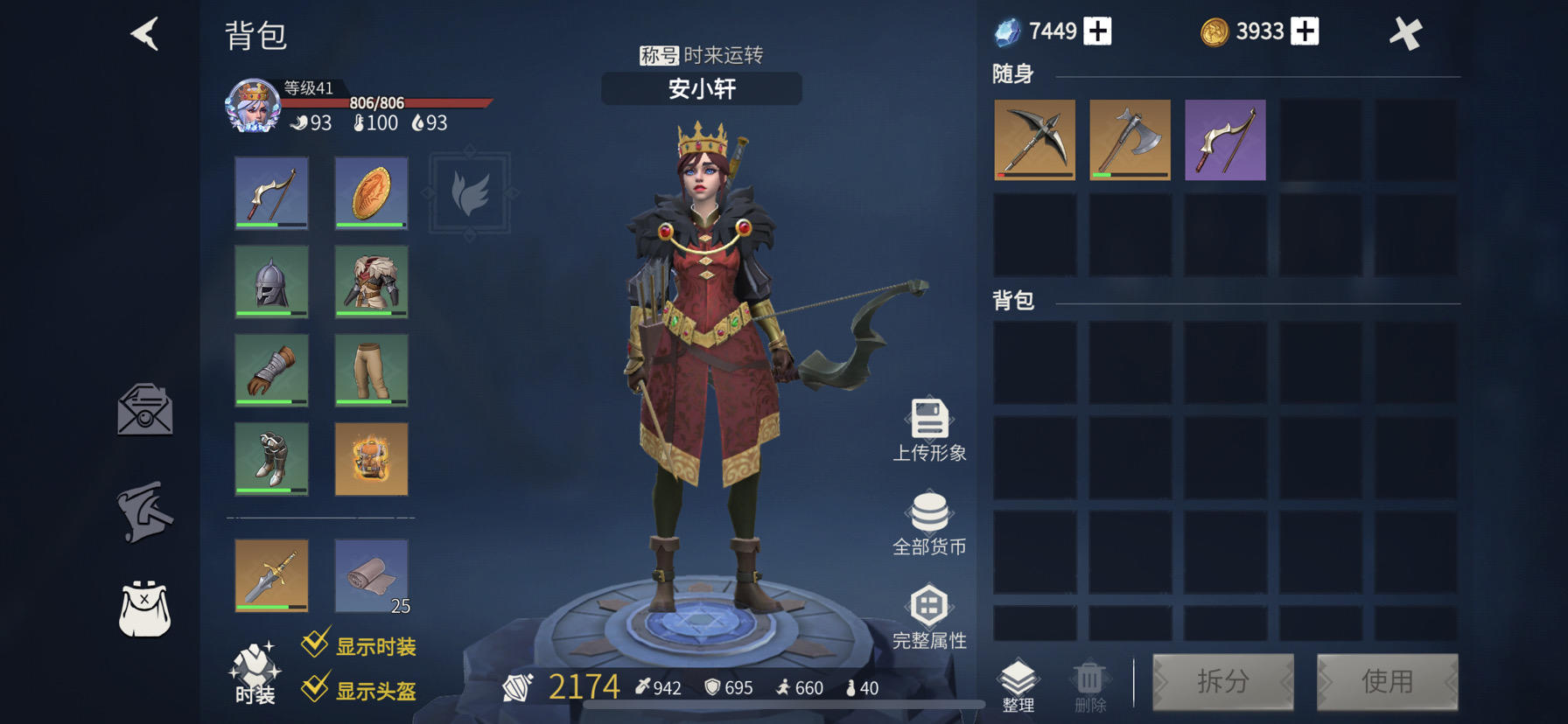
Task: Select the equipped boots slot
Action: (271, 459)
